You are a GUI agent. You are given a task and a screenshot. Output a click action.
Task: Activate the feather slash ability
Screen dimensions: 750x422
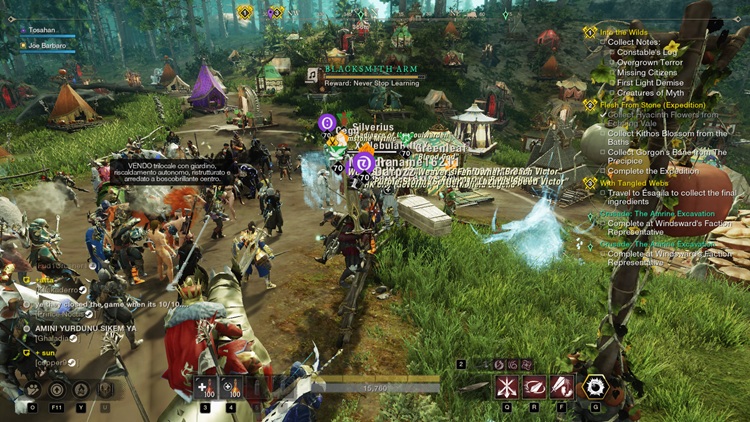563,386
